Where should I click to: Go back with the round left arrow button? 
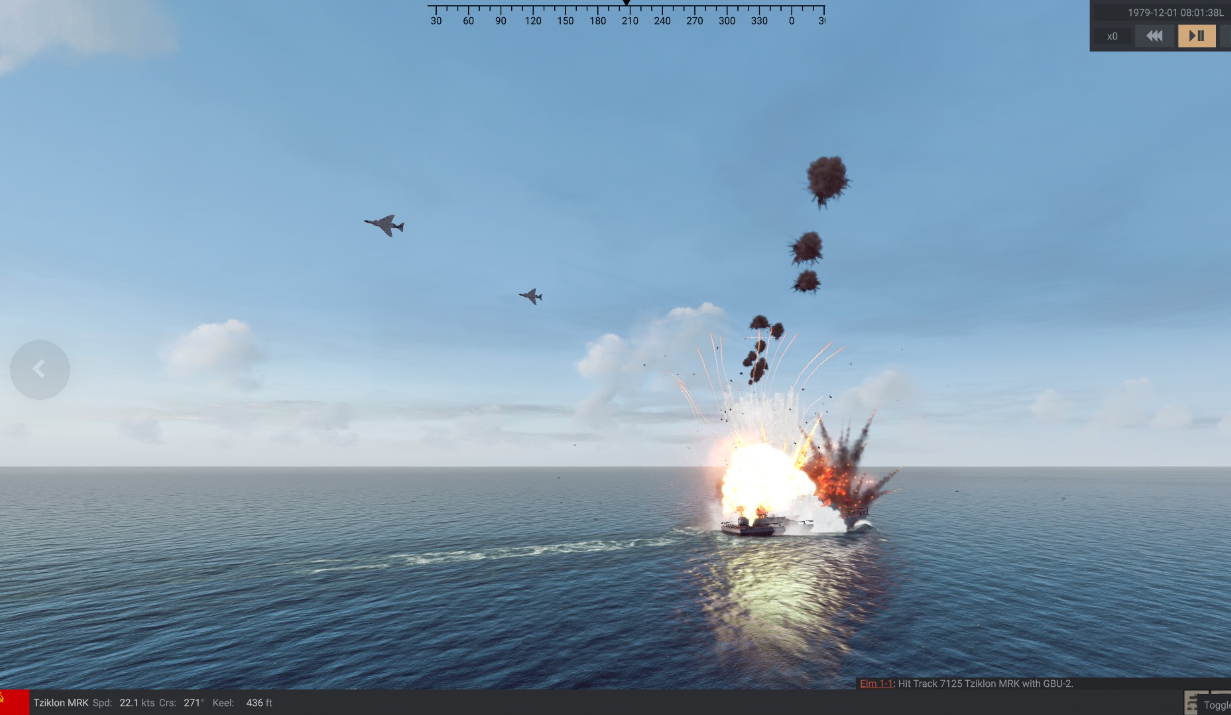tap(40, 370)
